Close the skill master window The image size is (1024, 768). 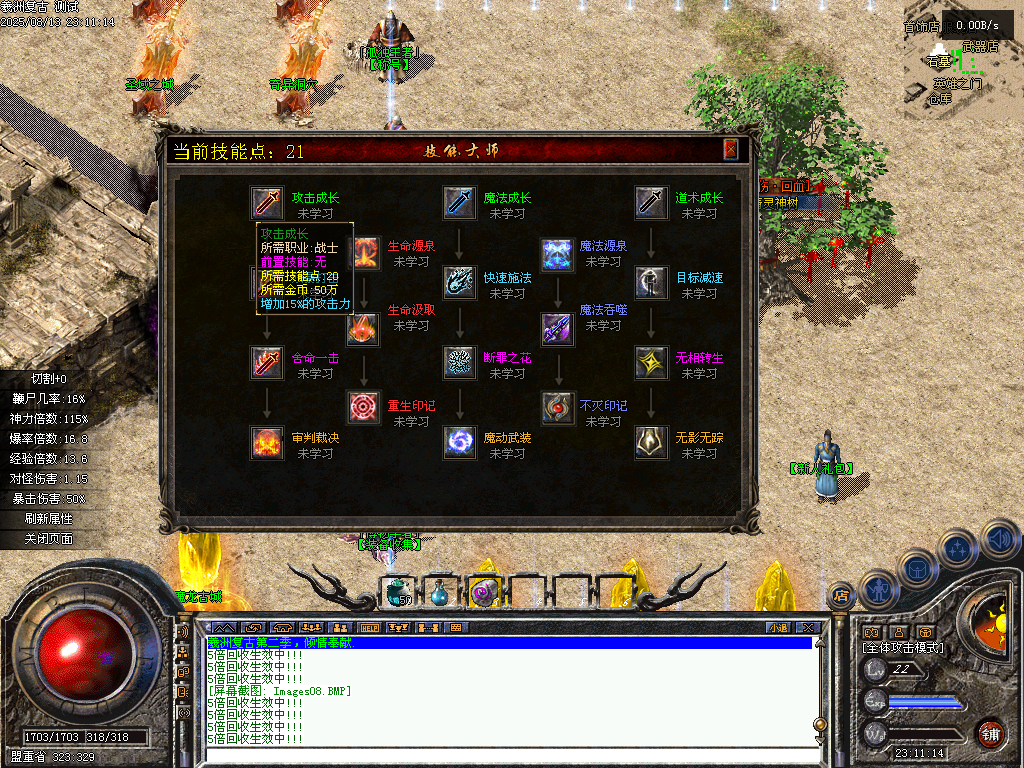pyautogui.click(x=731, y=150)
